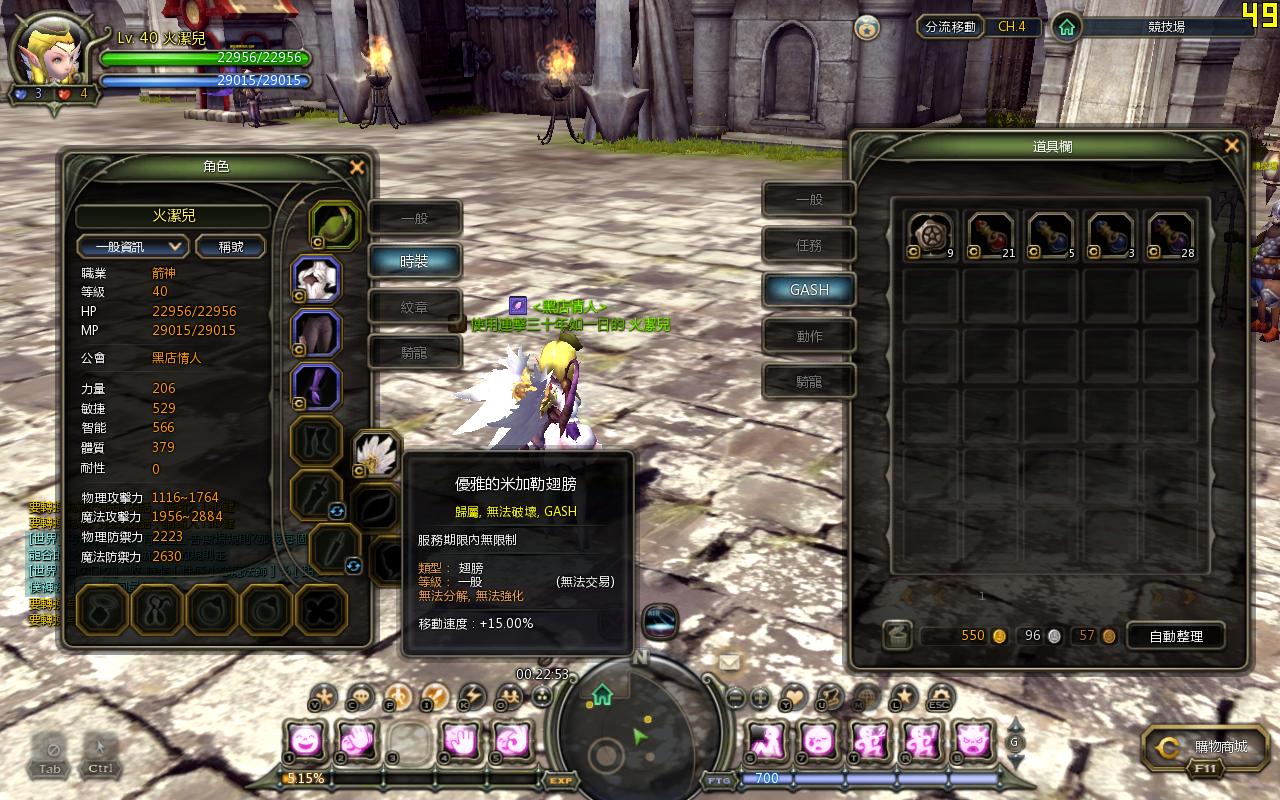Click the 稱號 title button
Viewport: 1280px width, 800px height.
coord(230,246)
